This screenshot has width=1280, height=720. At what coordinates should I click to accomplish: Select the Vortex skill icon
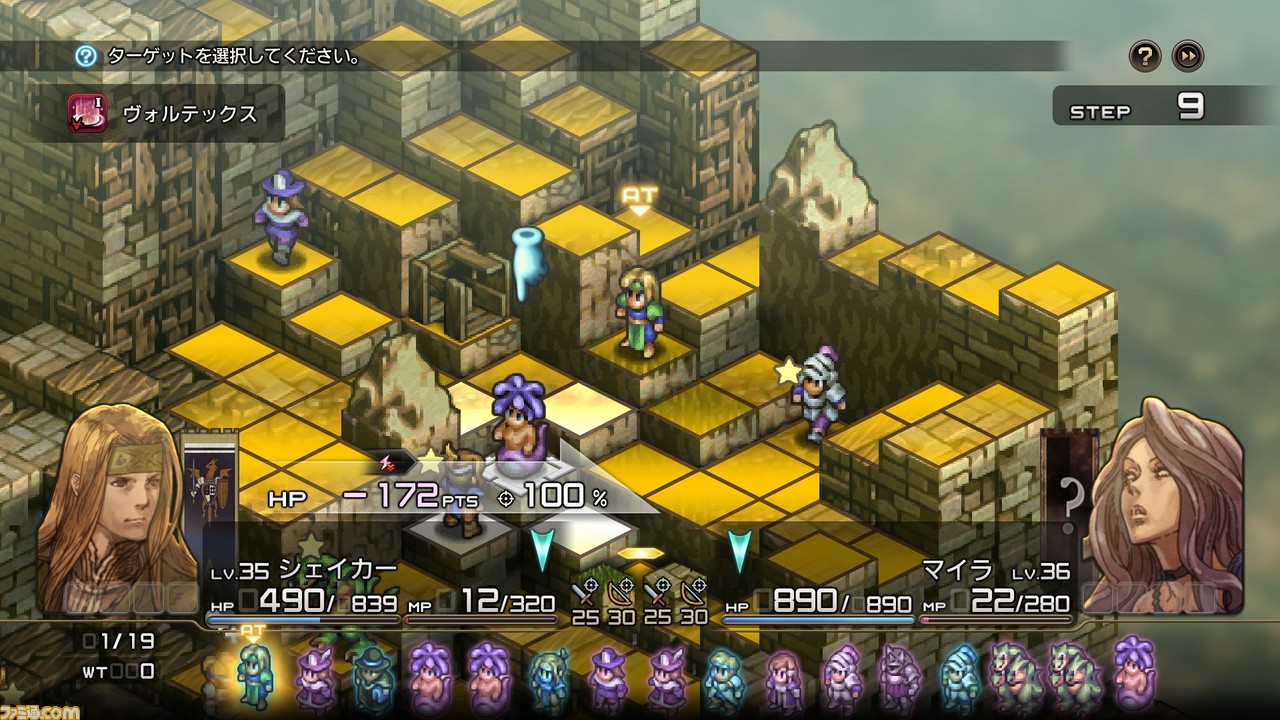coord(87,113)
